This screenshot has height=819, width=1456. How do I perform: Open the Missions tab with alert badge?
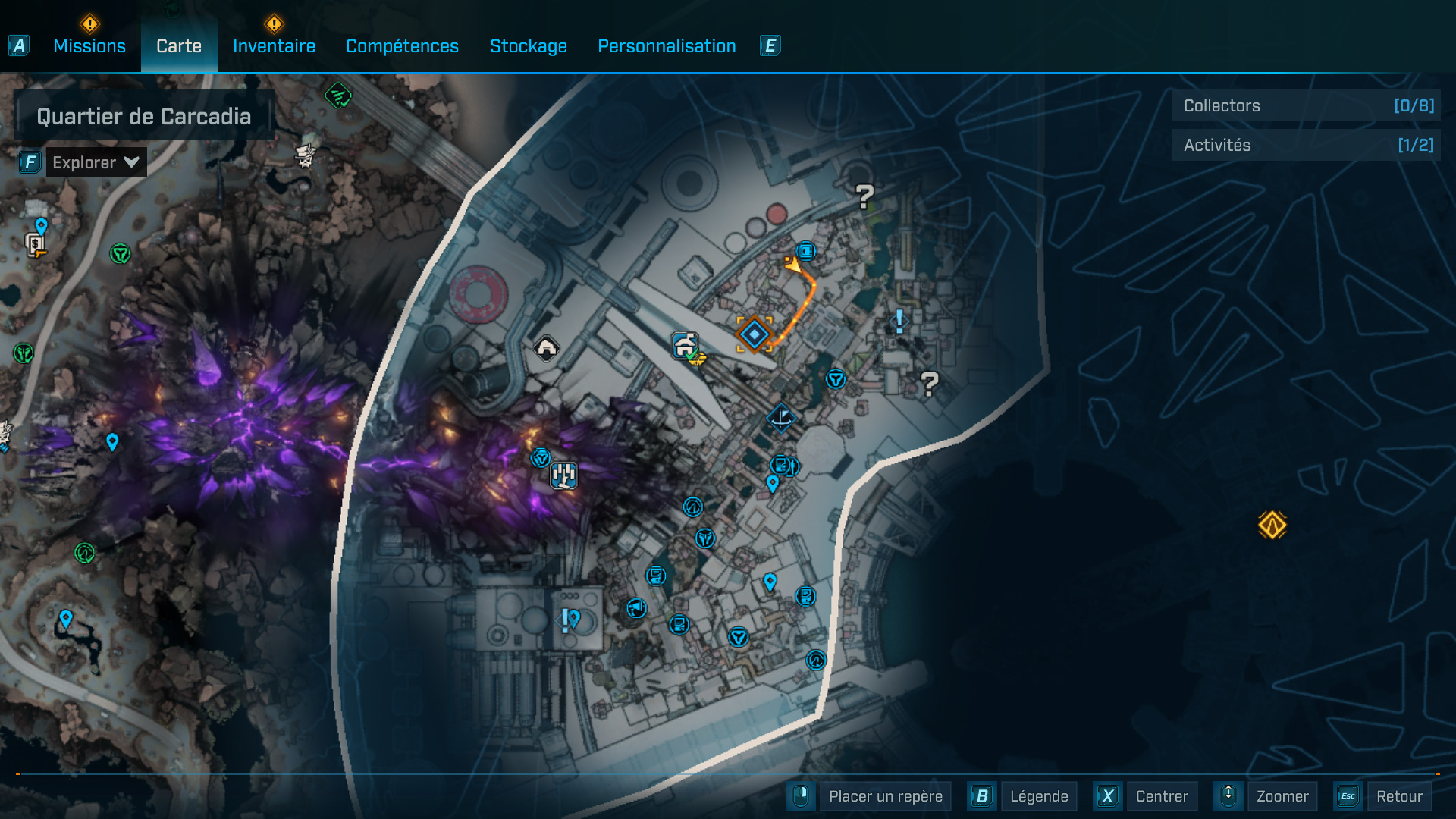(x=89, y=45)
